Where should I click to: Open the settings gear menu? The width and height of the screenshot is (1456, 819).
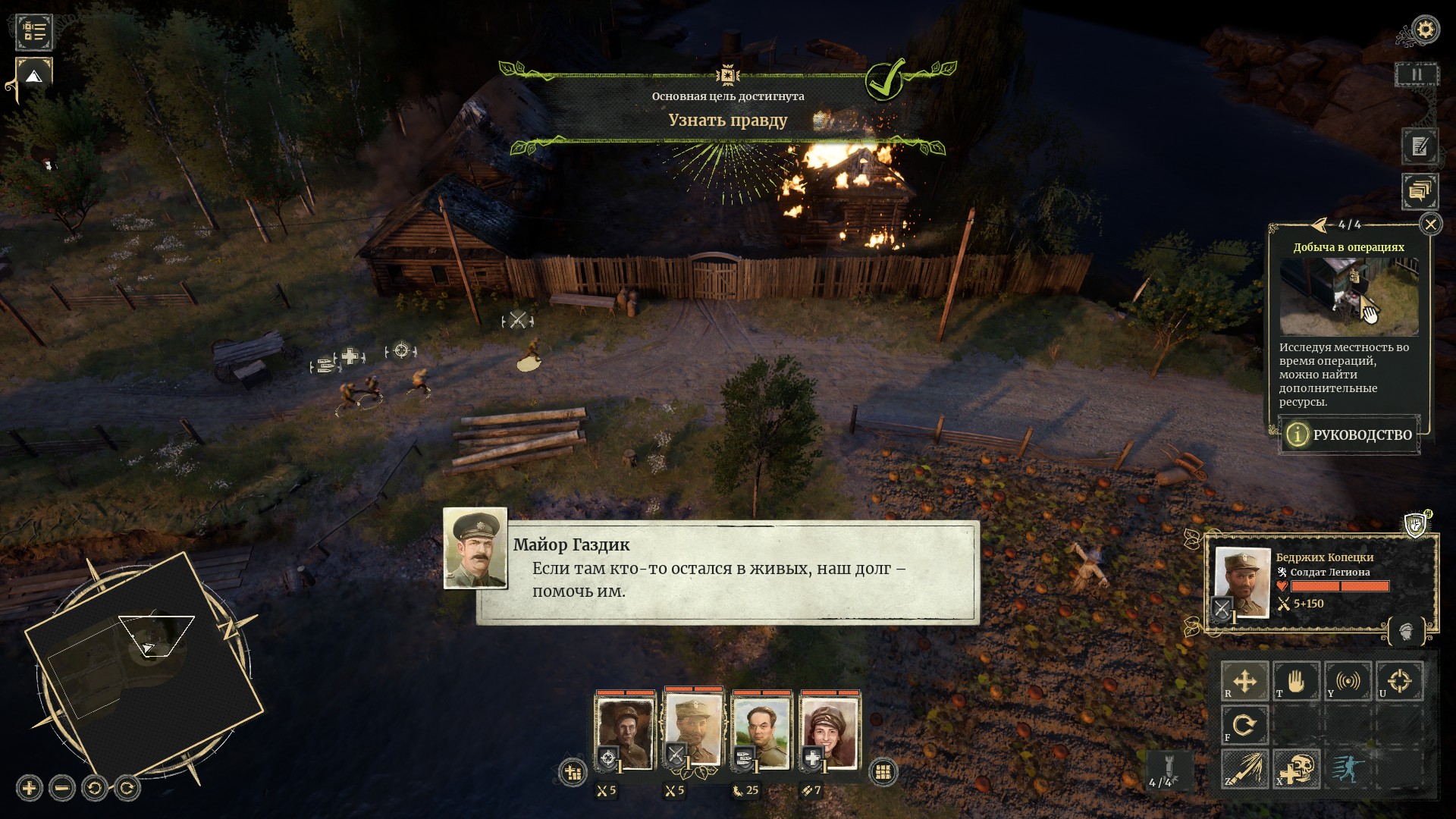click(1426, 30)
